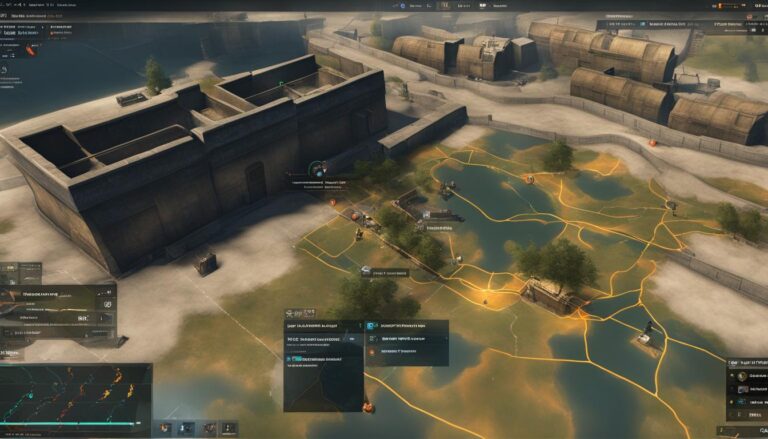Select the circular unit marker above the bunker

(317, 169)
